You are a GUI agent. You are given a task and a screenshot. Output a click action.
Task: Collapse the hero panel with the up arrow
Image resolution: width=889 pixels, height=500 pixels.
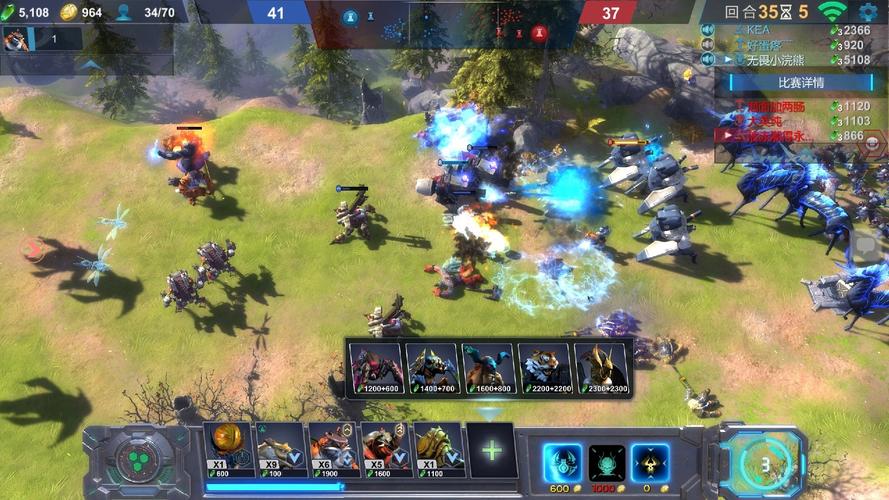tap(90, 64)
